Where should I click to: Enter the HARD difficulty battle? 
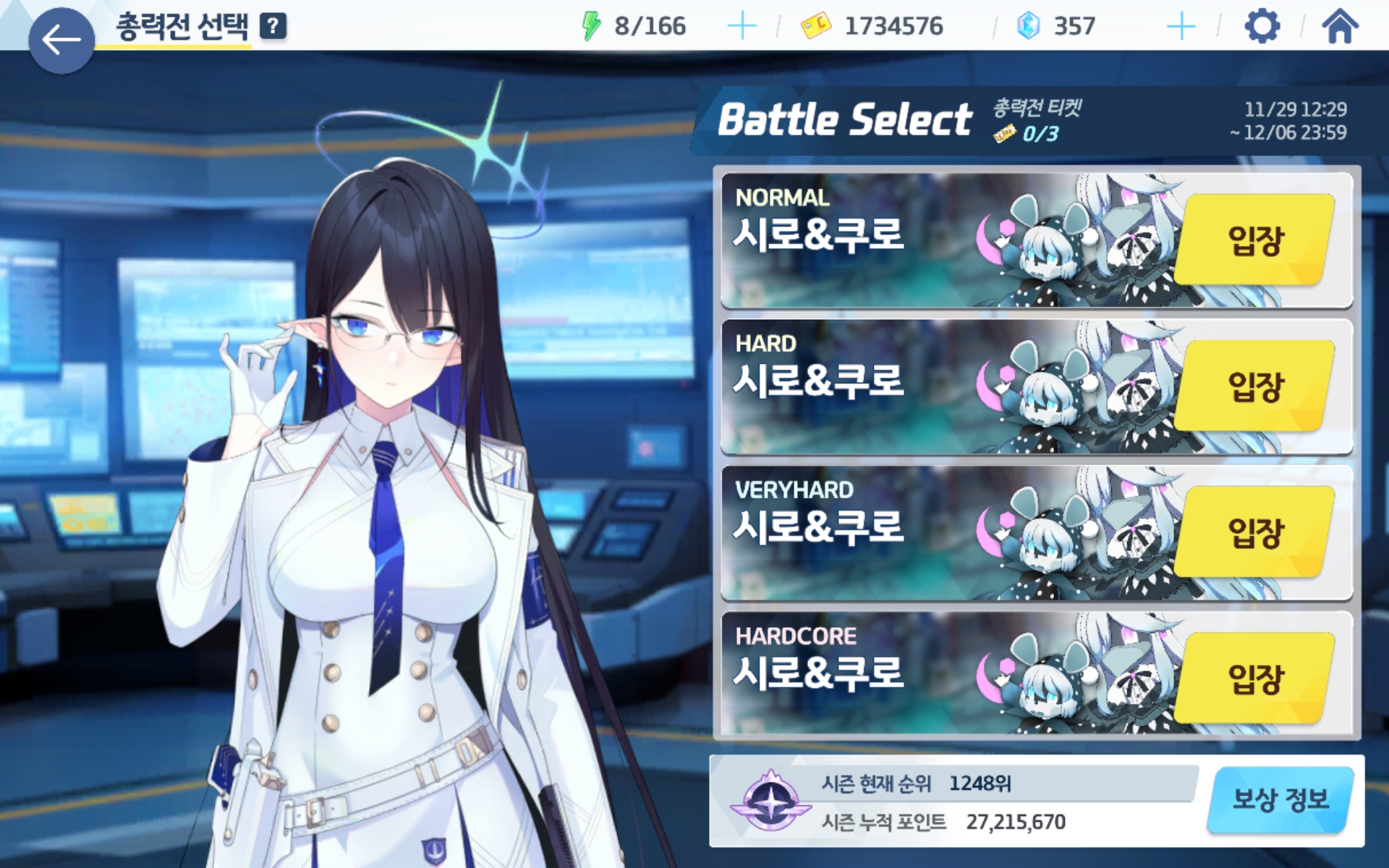point(1254,386)
